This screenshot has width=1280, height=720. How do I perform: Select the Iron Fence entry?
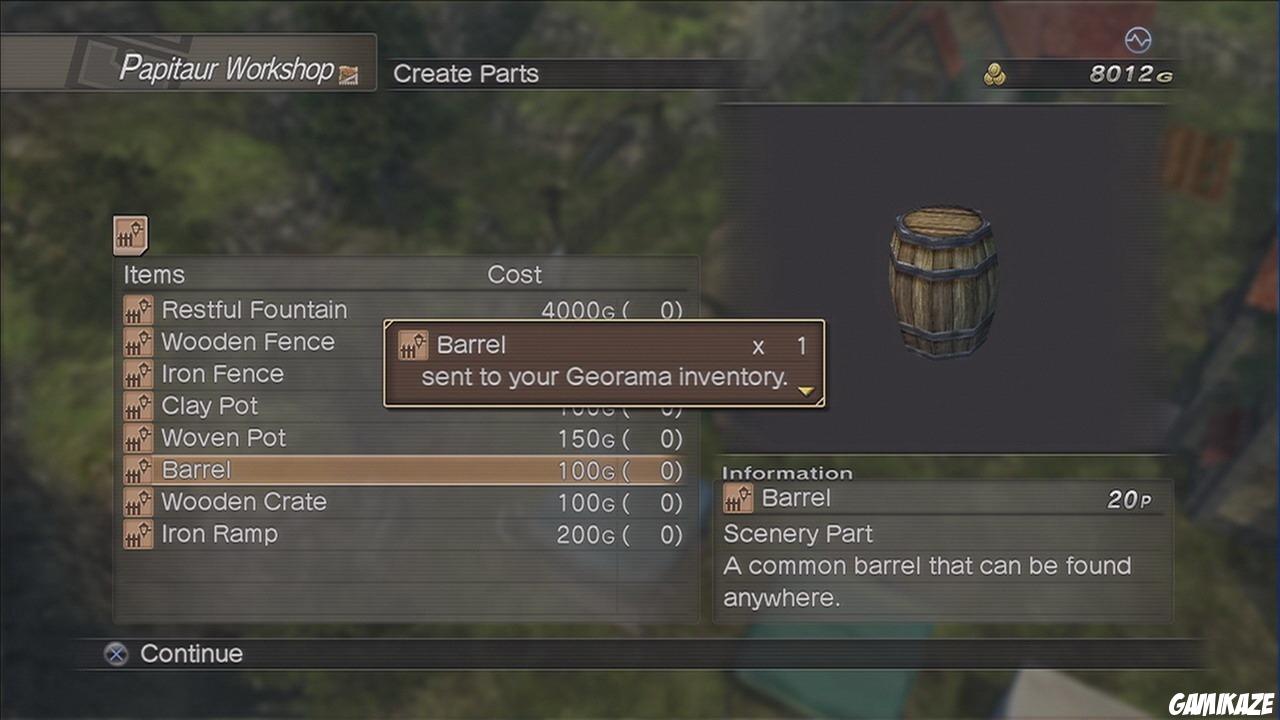tap(222, 374)
